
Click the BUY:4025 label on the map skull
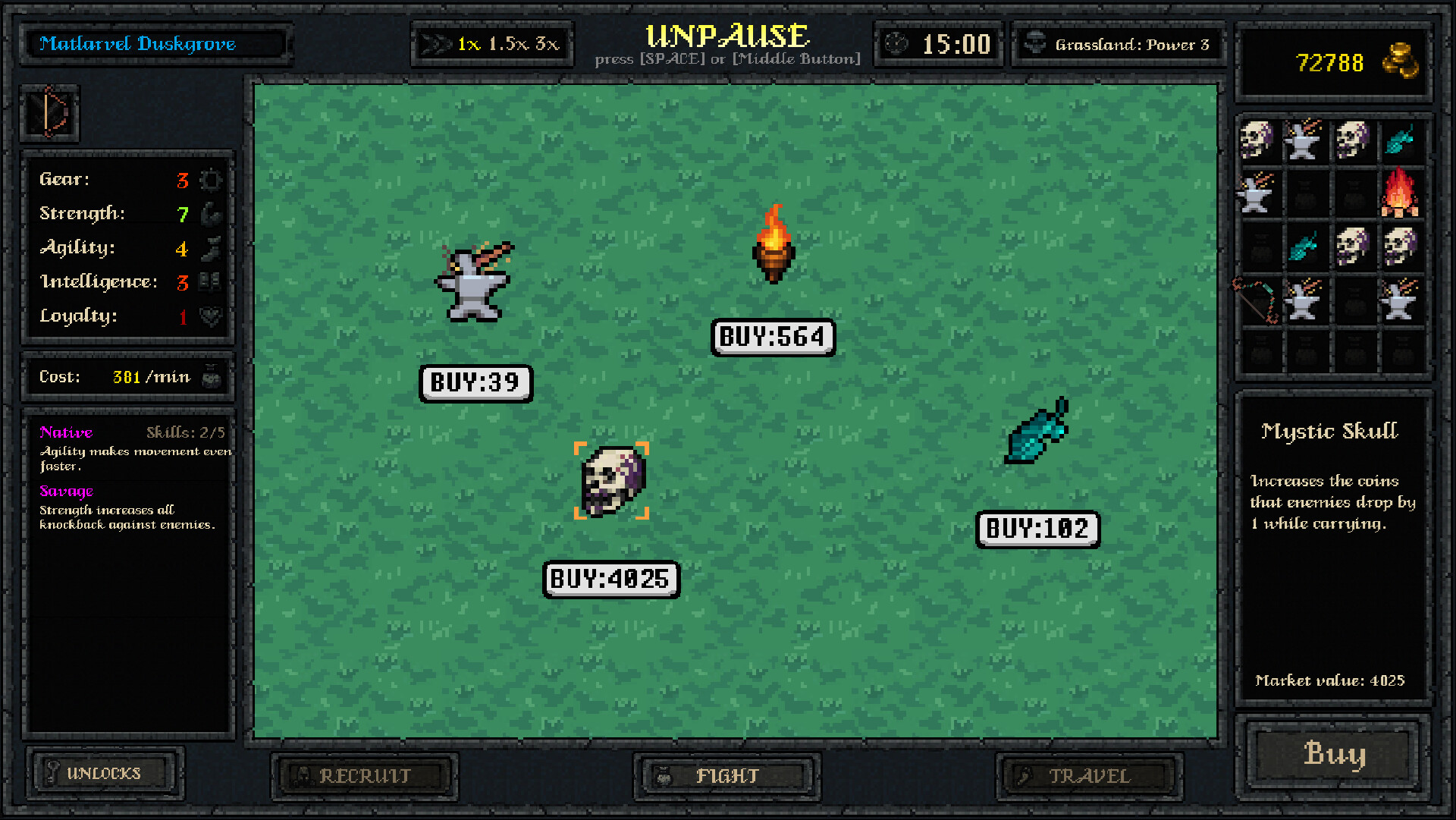611,579
